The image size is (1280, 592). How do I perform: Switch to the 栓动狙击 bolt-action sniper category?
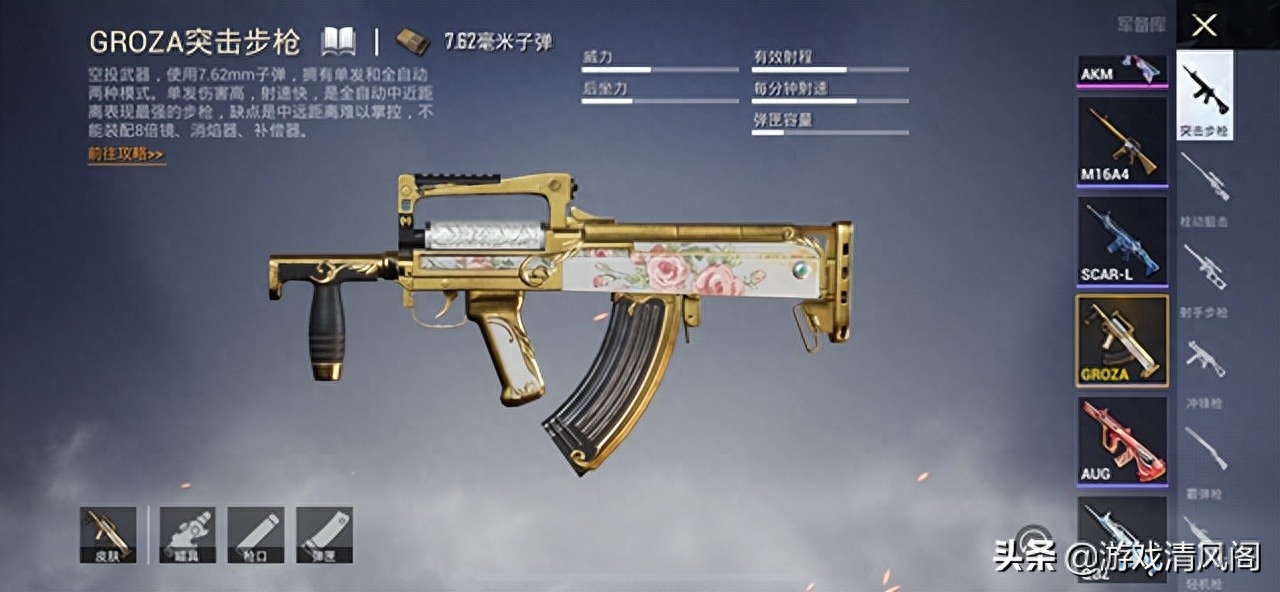click(x=1204, y=186)
